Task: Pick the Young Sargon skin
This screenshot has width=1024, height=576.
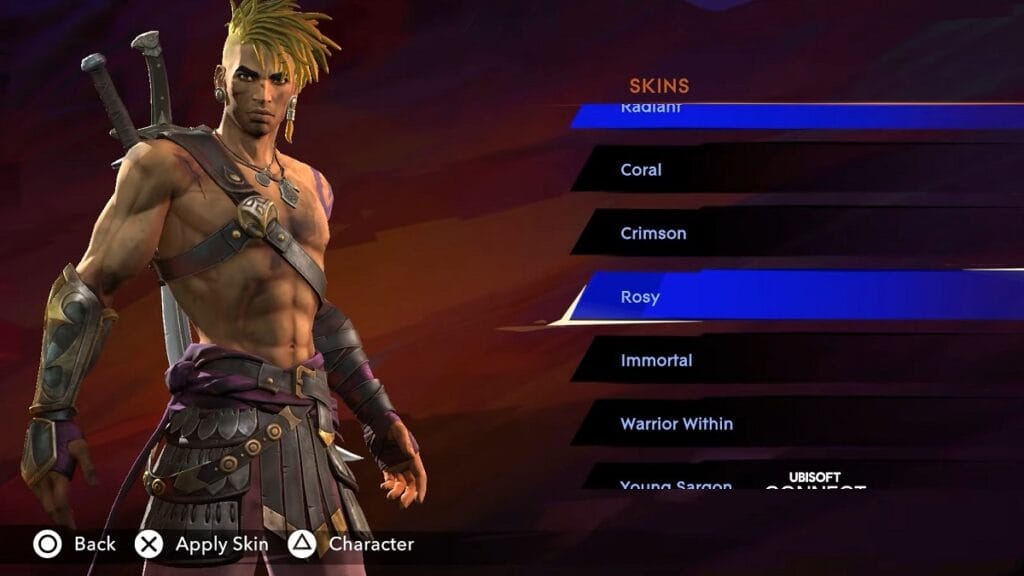Action: tap(676, 482)
